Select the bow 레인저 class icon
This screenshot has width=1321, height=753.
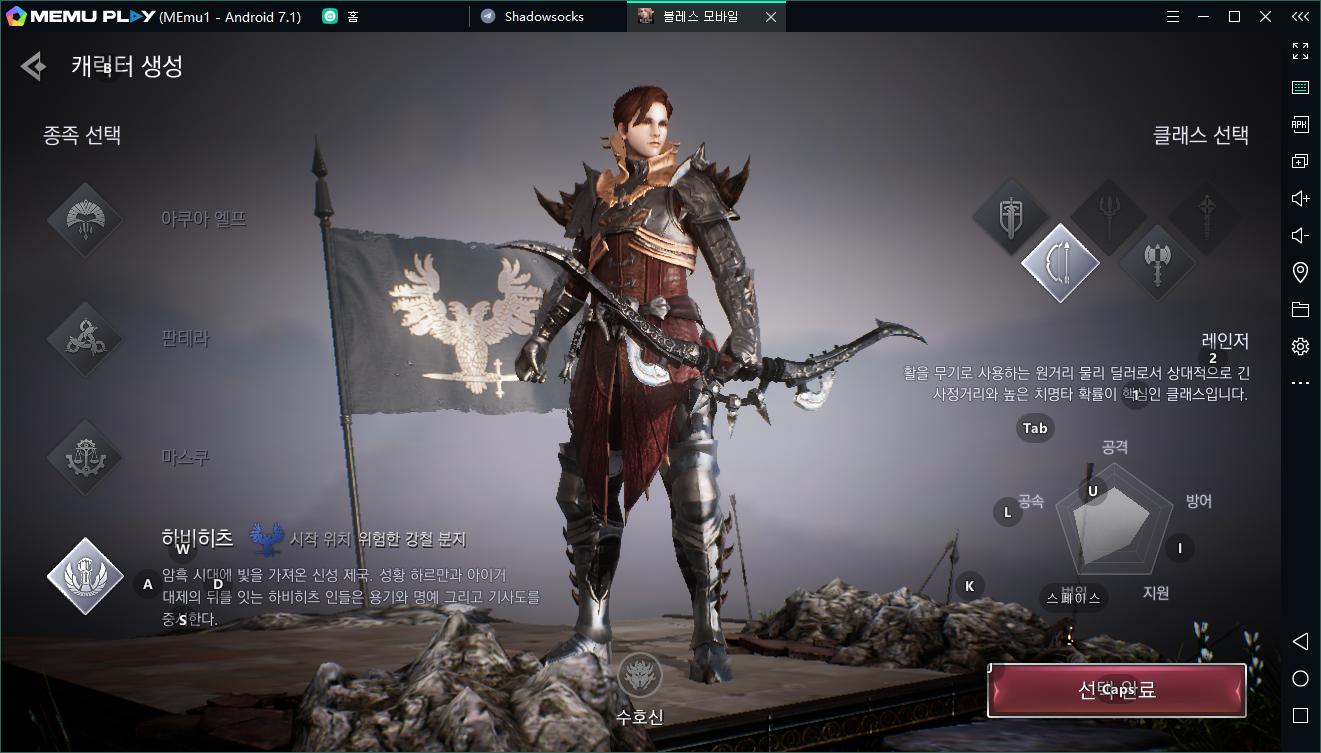(x=1060, y=263)
